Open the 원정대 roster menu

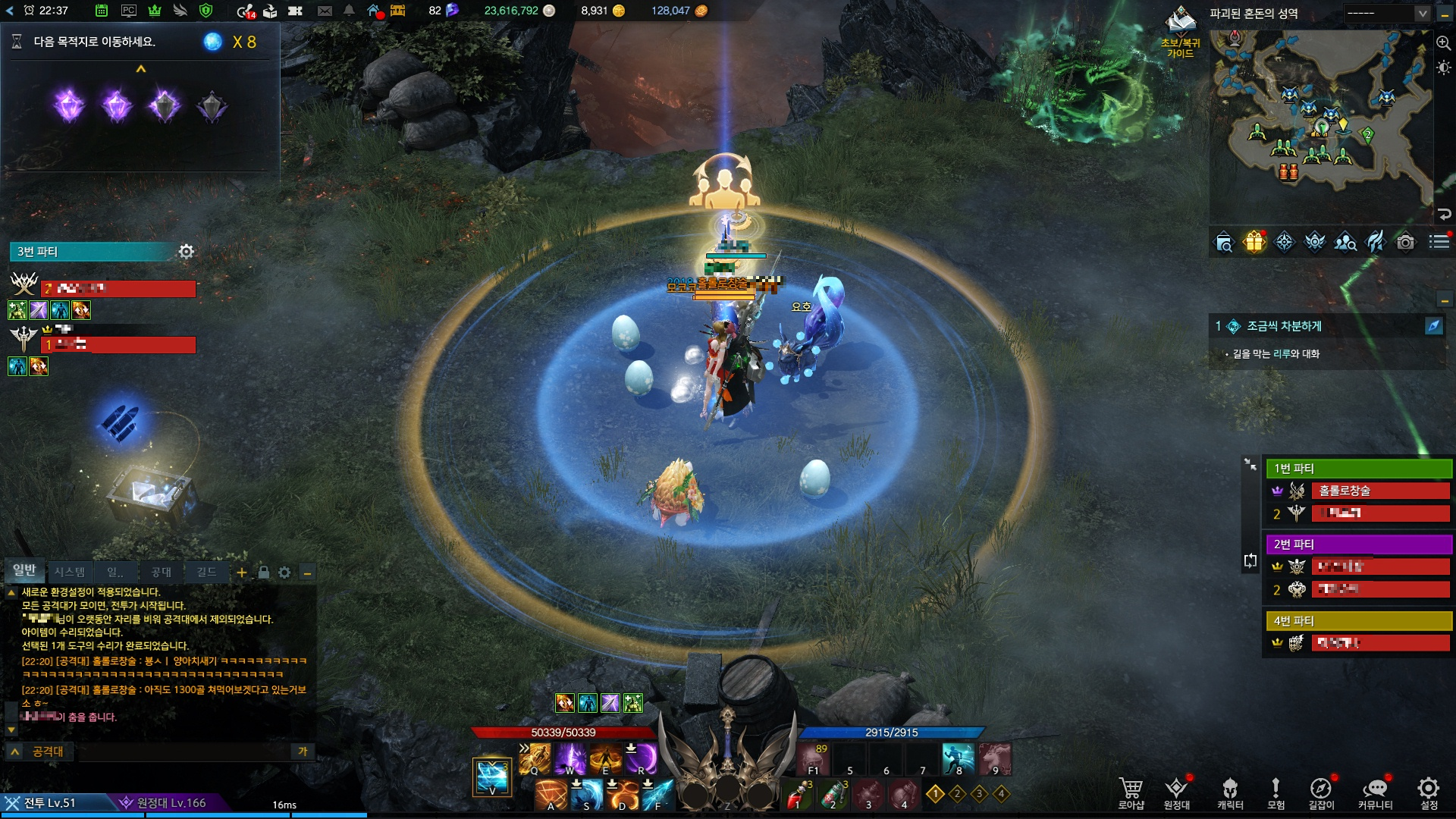click(1176, 792)
